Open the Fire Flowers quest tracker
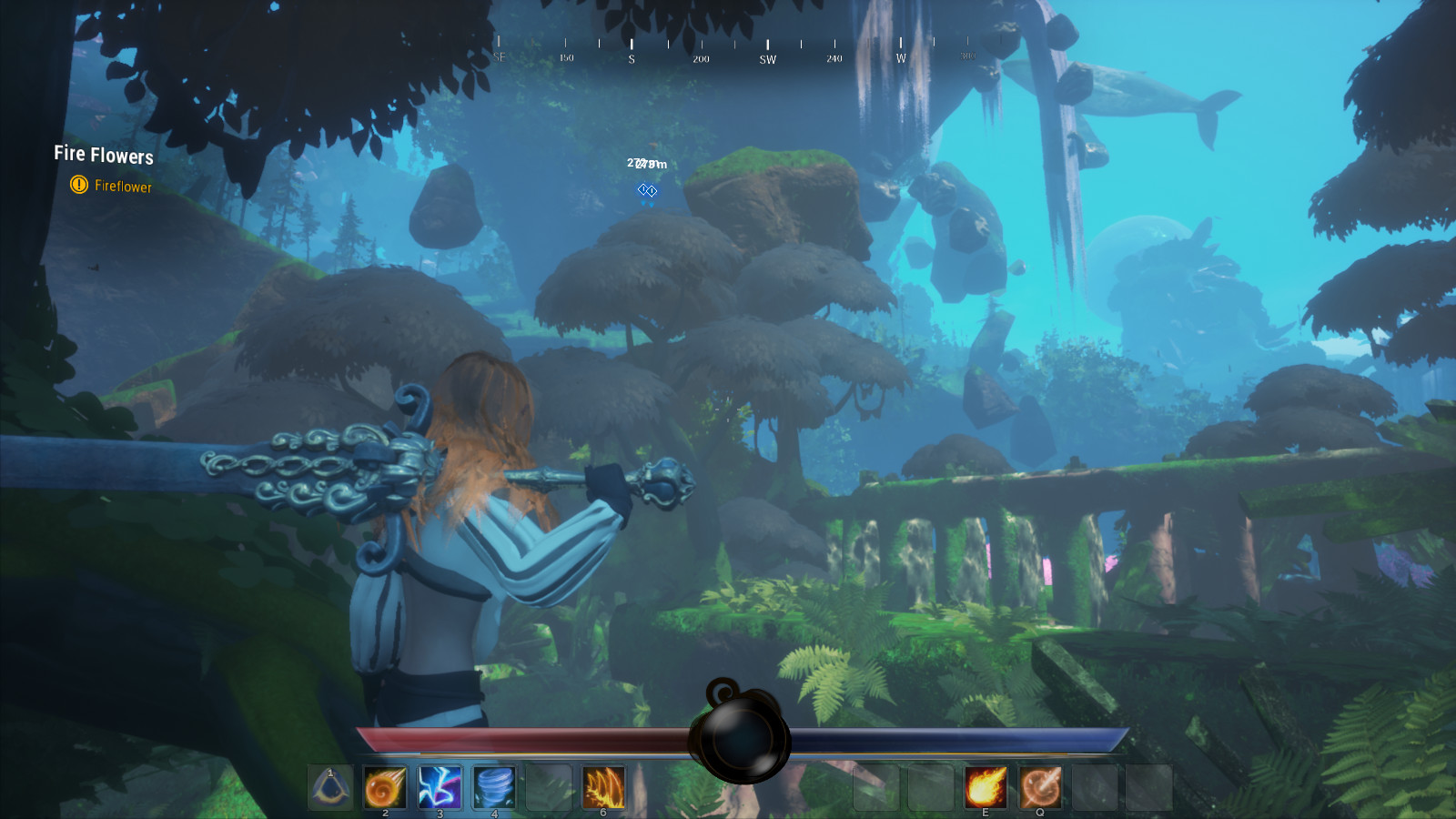Screen dimensions: 1456x819 tap(102, 155)
